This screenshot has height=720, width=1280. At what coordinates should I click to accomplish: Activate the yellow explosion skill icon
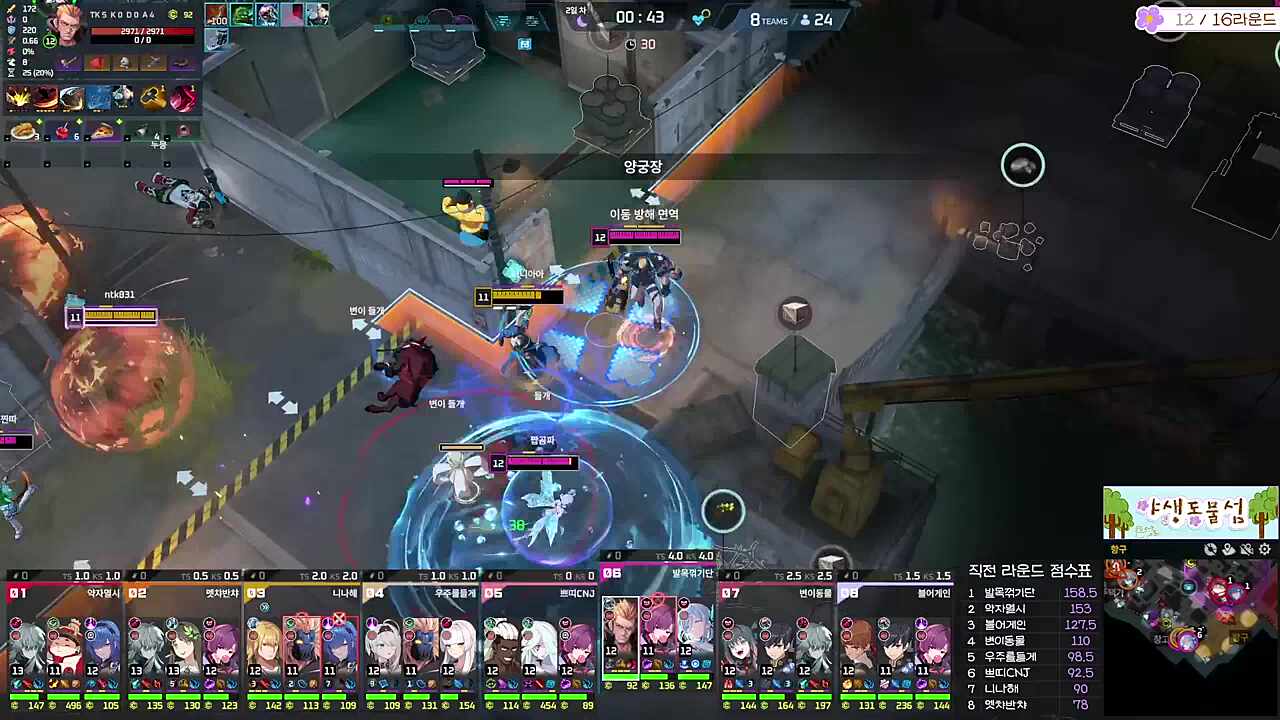click(x=18, y=97)
